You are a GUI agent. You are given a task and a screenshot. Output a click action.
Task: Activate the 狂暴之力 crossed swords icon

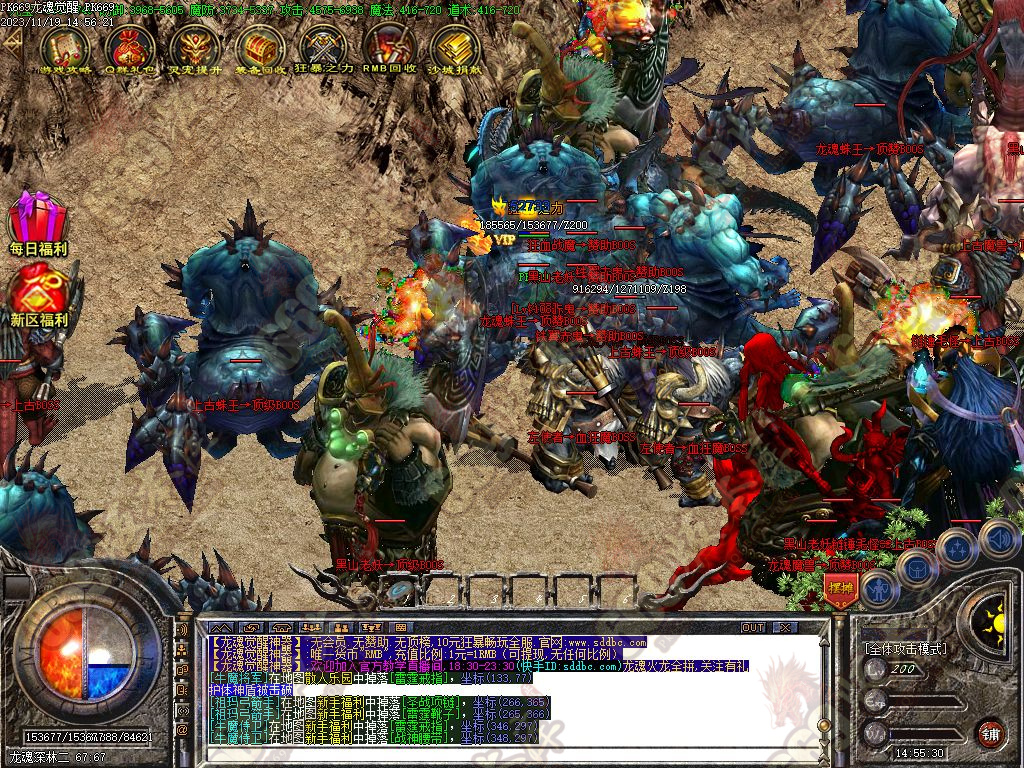coord(325,48)
